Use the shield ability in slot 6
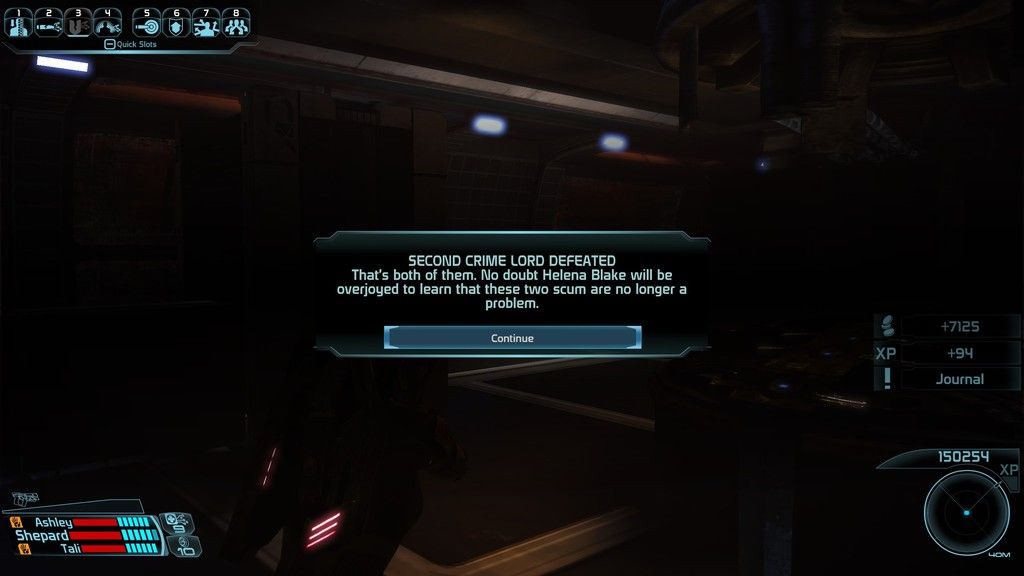 (176, 24)
